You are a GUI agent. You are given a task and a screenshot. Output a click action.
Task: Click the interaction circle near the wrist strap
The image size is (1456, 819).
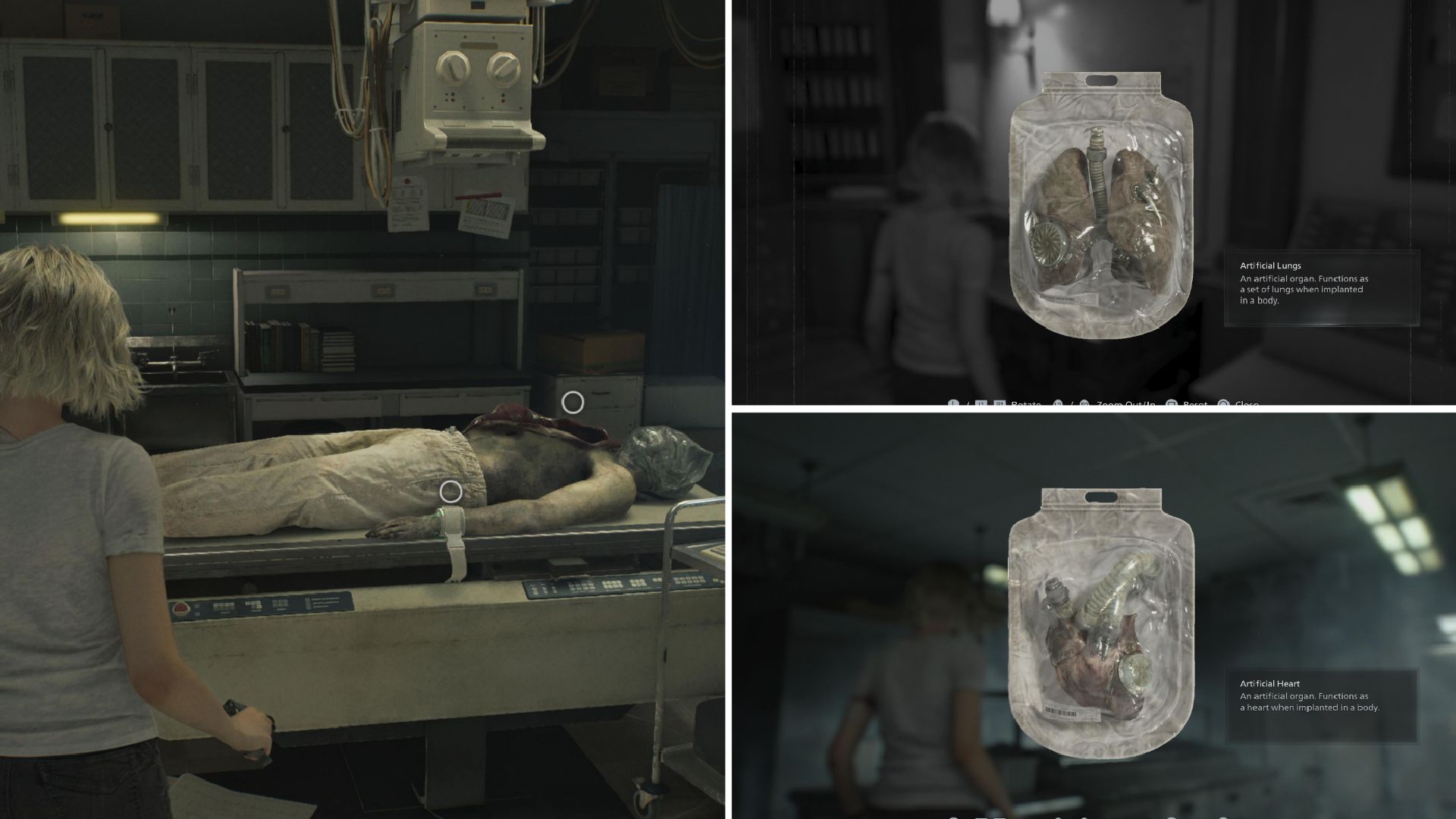[450, 492]
